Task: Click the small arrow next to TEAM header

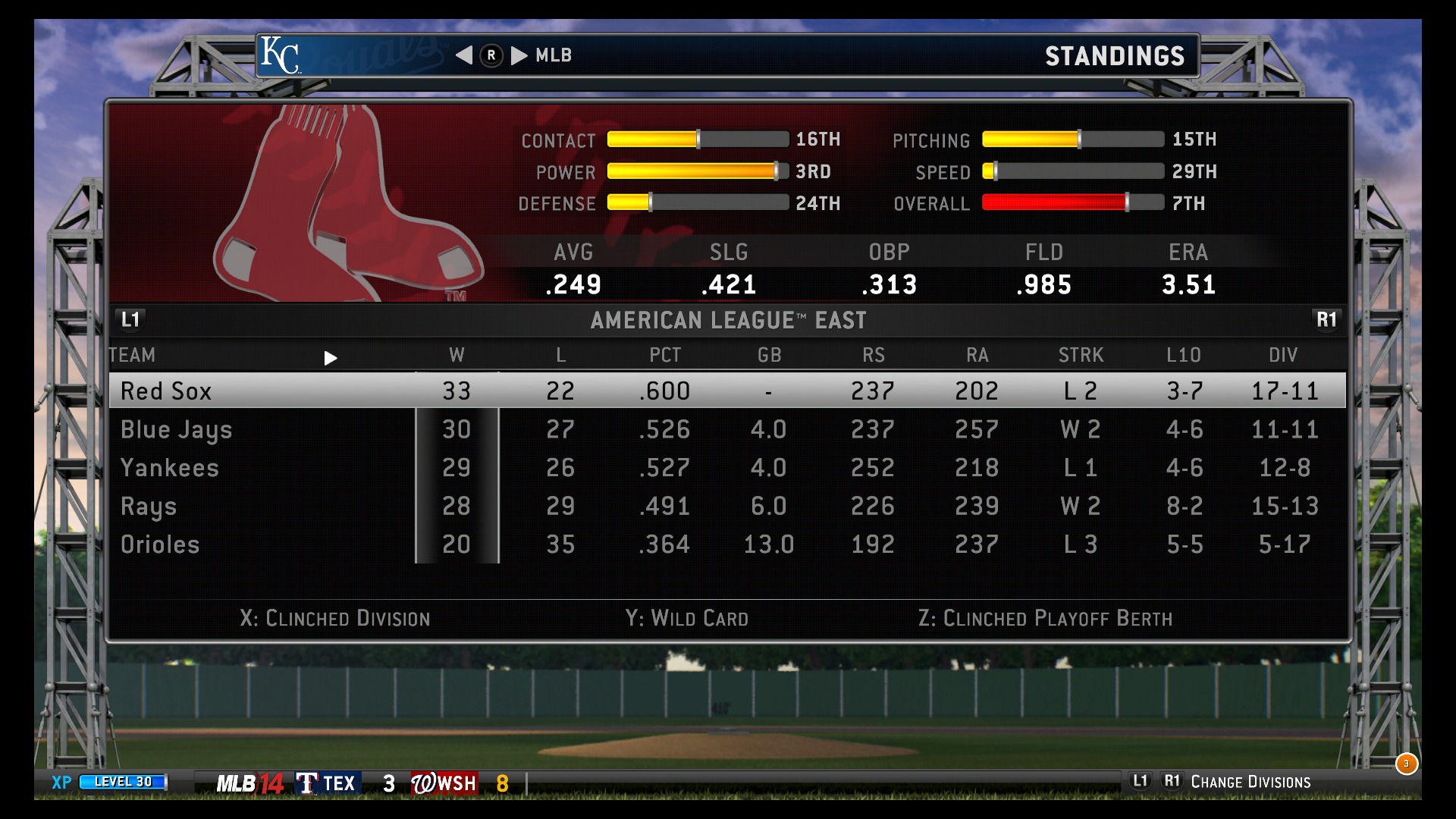Action: click(x=330, y=358)
